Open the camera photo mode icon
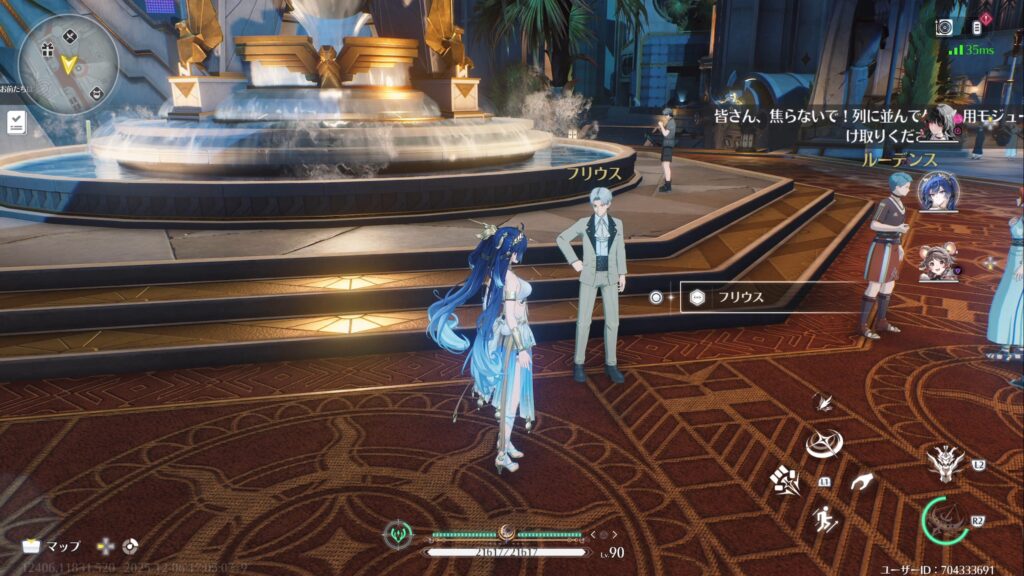This screenshot has height=576, width=1024. pyautogui.click(x=944, y=27)
